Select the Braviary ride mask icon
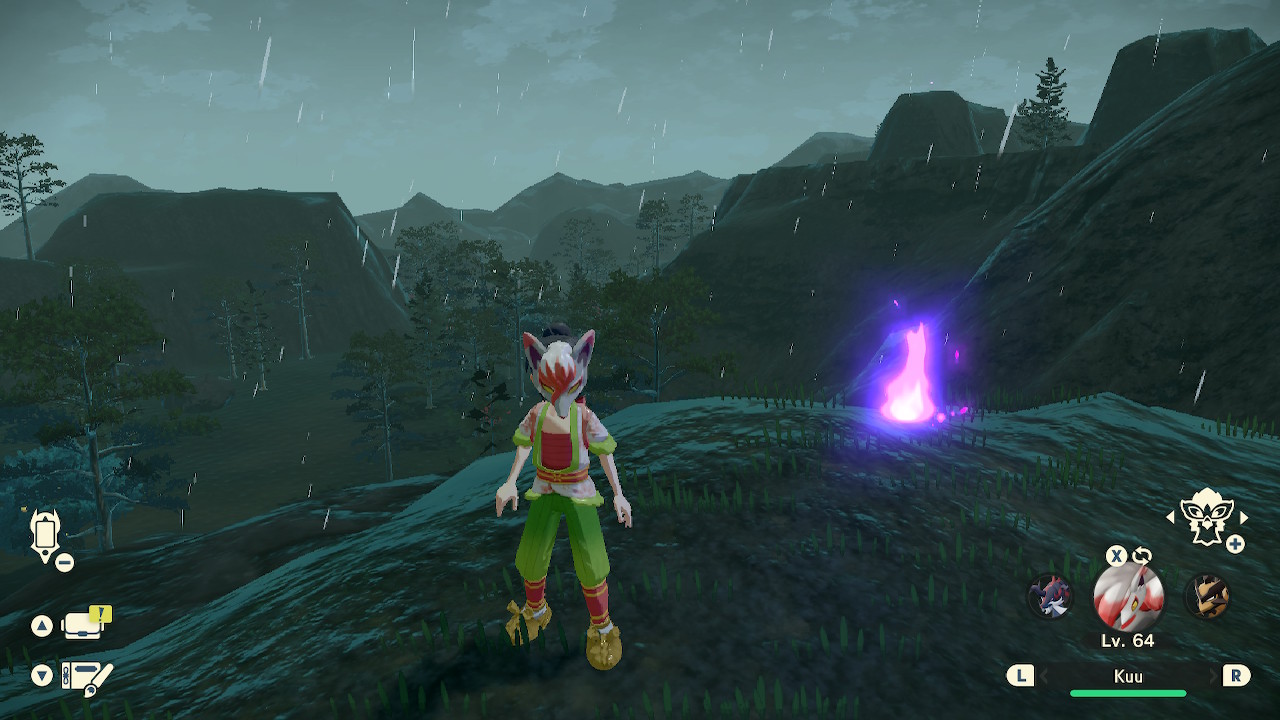 tap(1206, 517)
